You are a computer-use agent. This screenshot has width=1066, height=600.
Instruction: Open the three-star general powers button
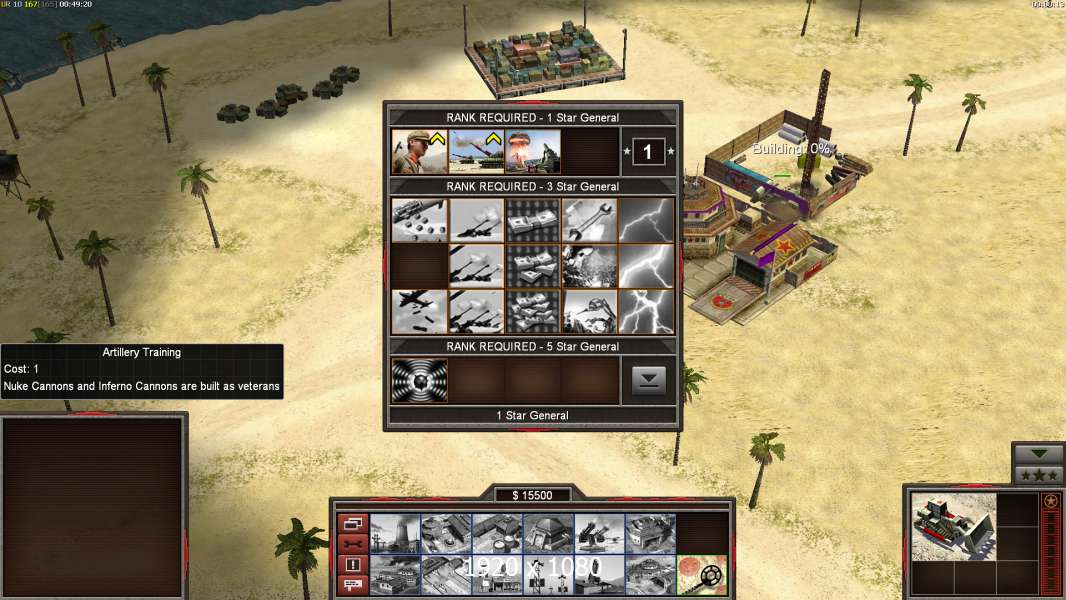coord(1038,476)
